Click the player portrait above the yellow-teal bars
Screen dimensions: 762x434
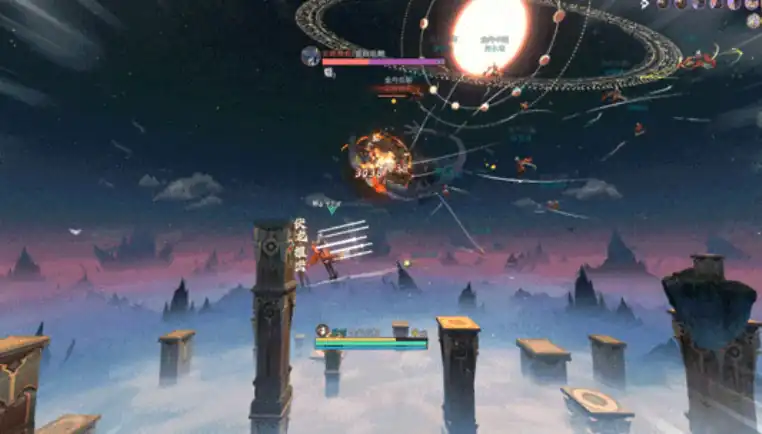(323, 331)
